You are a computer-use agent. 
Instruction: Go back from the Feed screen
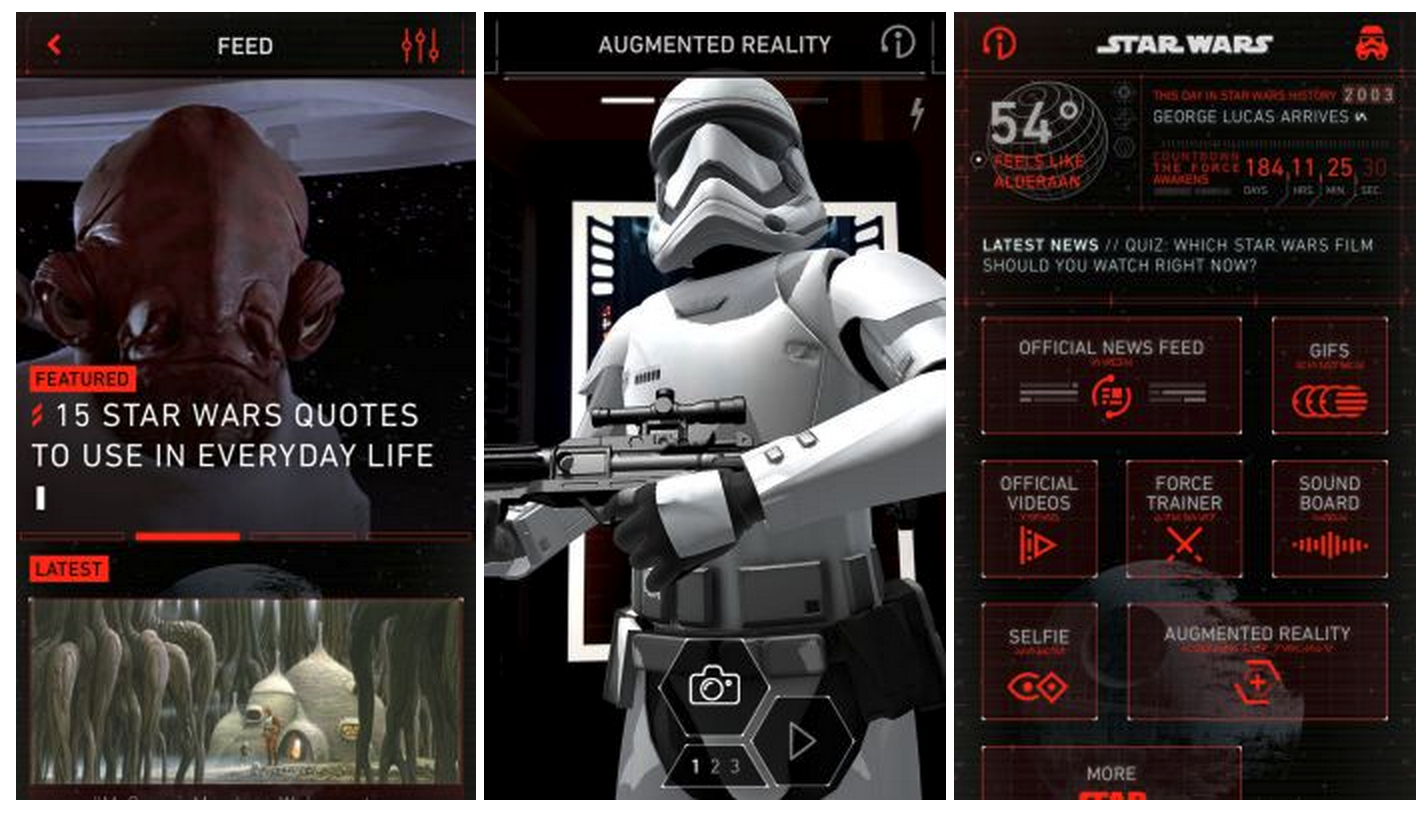(55, 44)
